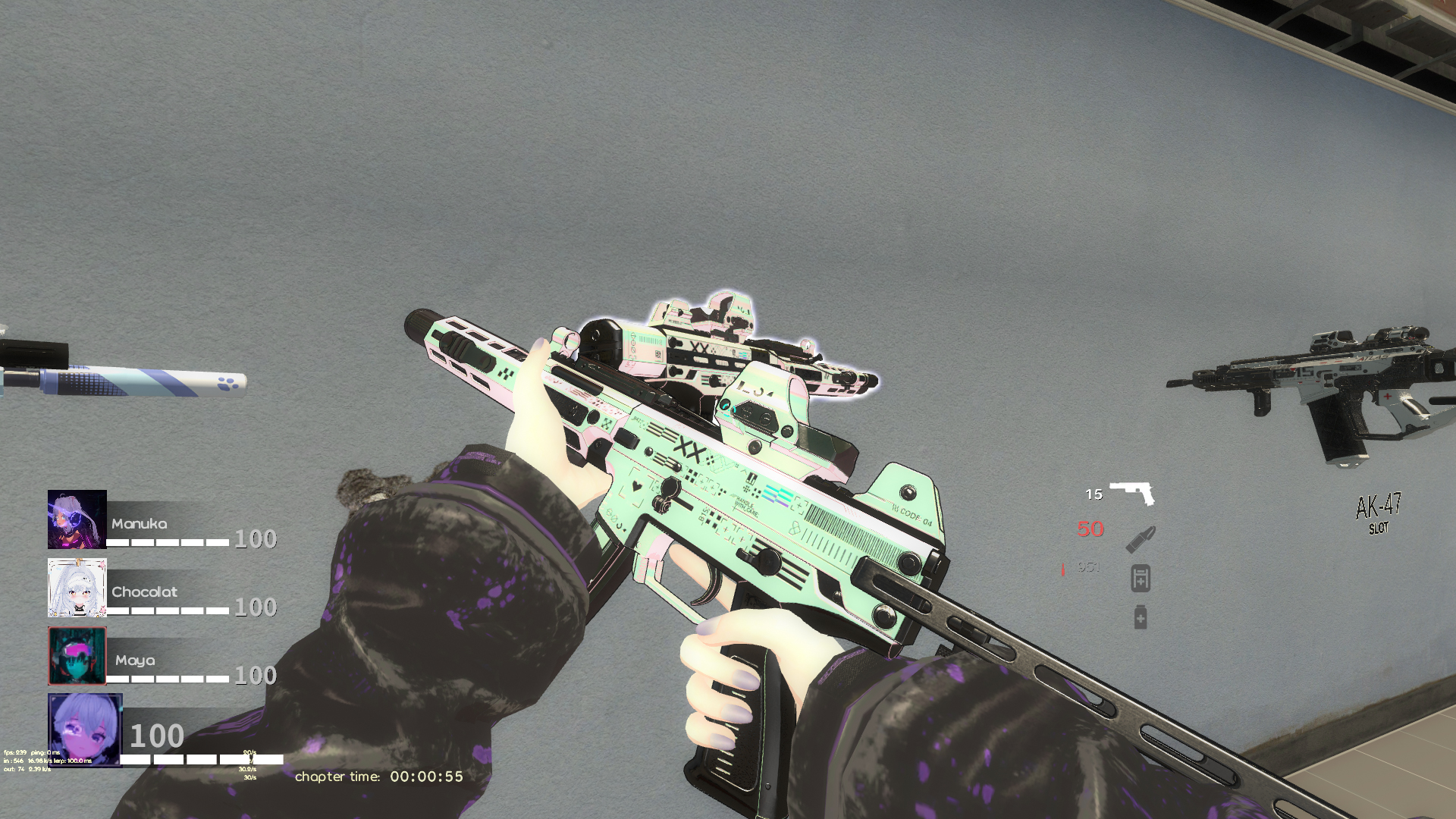The image size is (1456, 819).
Task: Switch to the pistol weapon slot
Action: [x=1131, y=493]
